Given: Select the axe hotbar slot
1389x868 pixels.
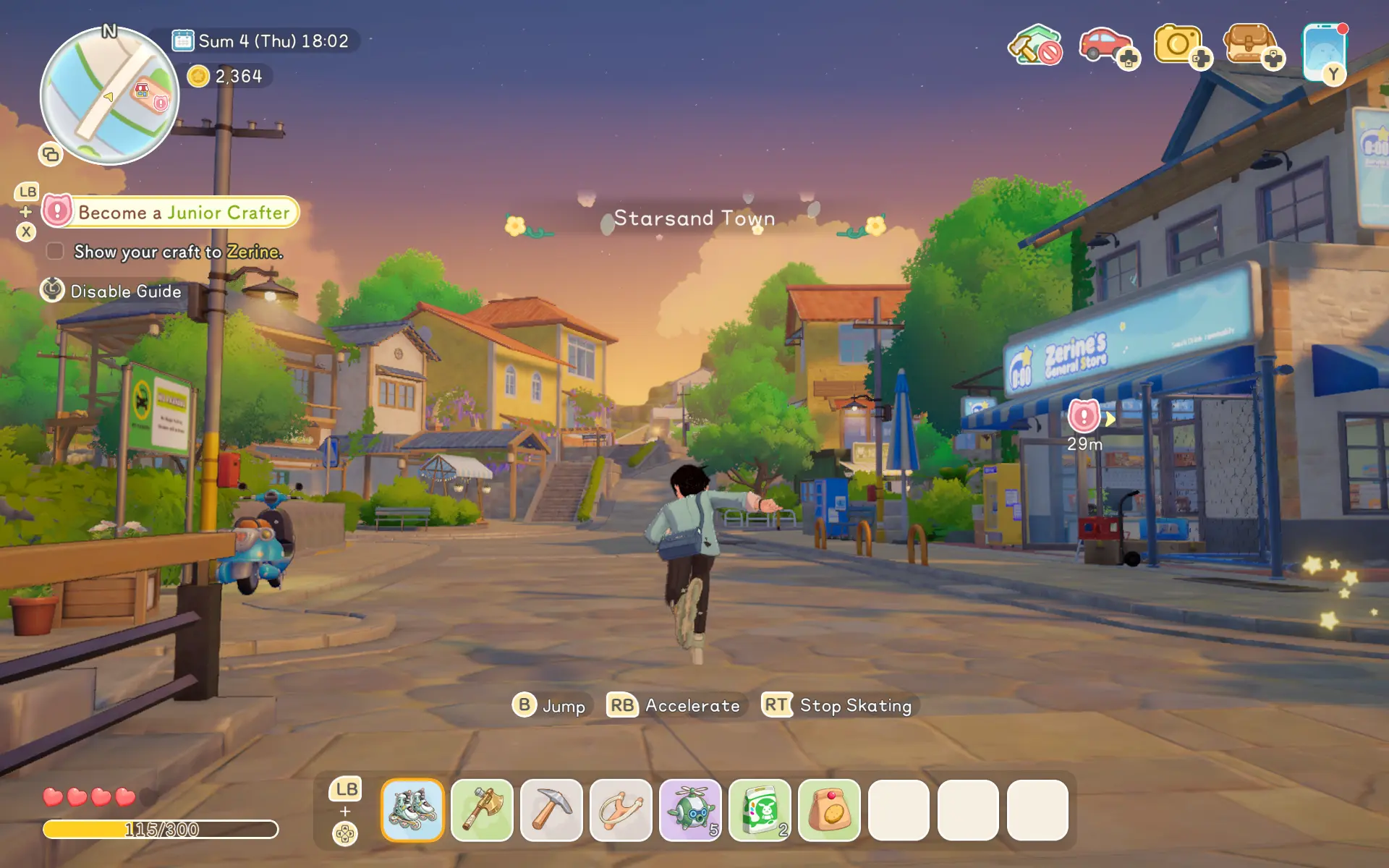Looking at the screenshot, I should coord(482,809).
